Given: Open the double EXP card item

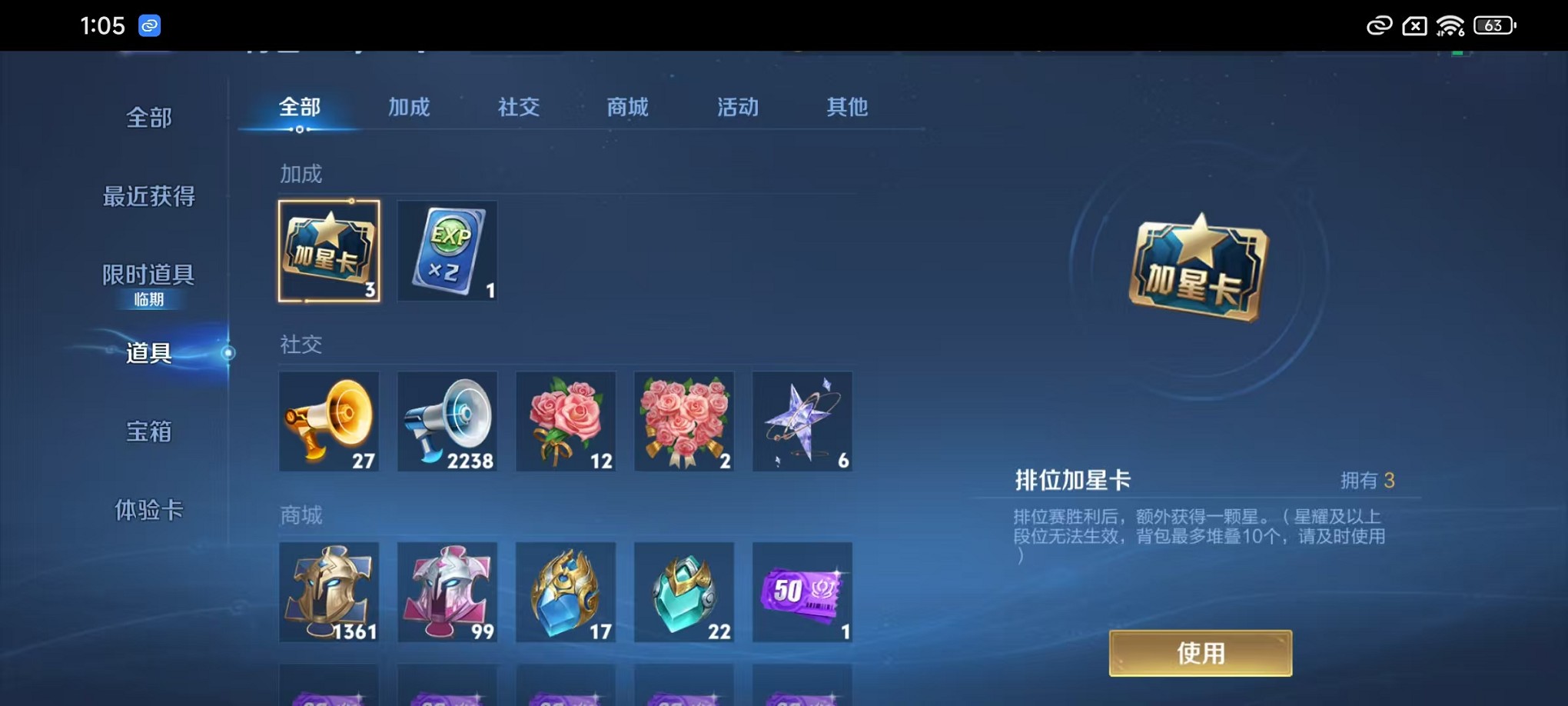Looking at the screenshot, I should [x=447, y=251].
